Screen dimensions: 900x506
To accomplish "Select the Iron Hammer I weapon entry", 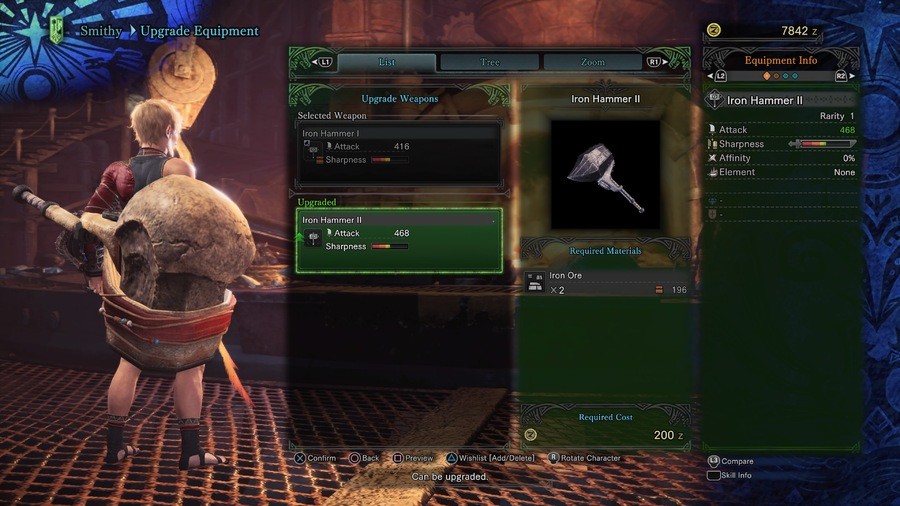I will (x=399, y=152).
